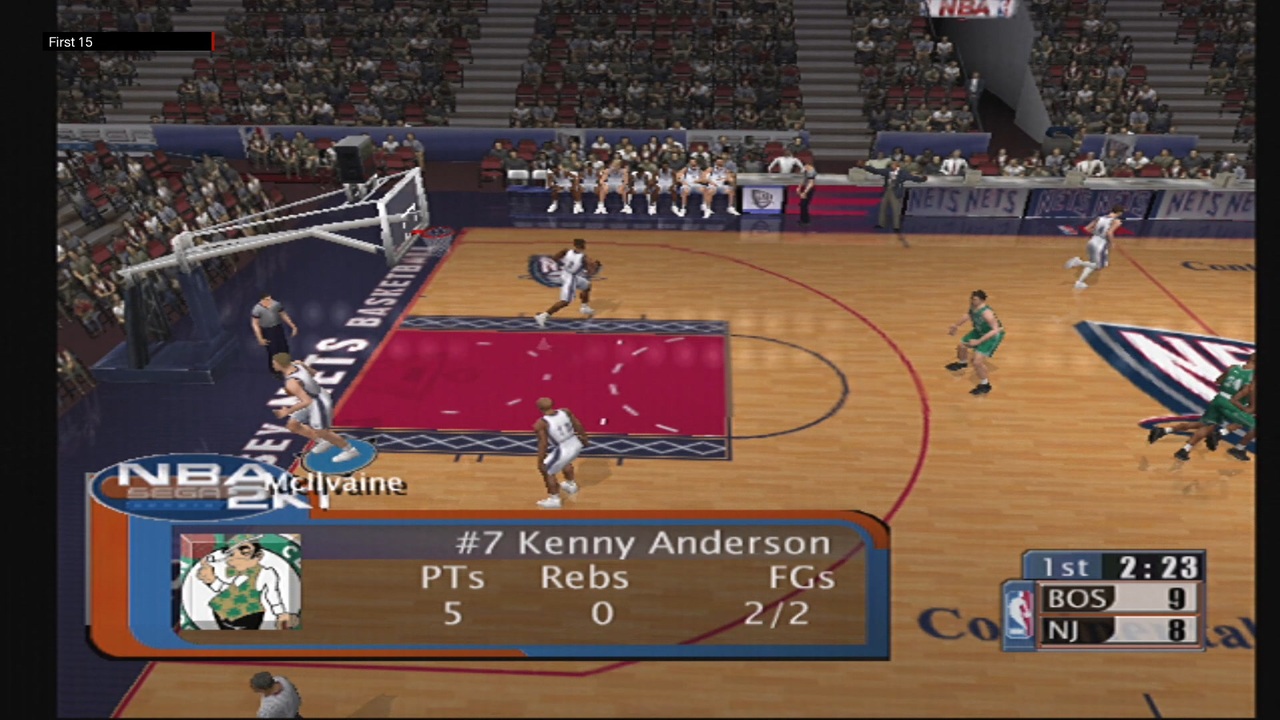Select the Rebs column header

tap(584, 577)
